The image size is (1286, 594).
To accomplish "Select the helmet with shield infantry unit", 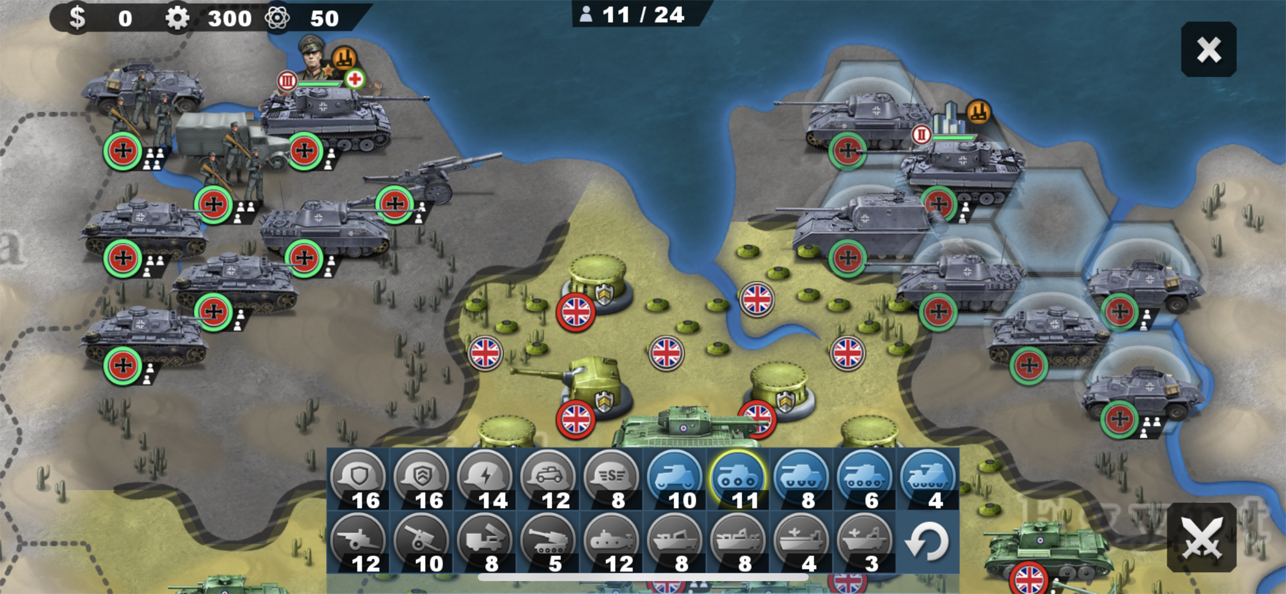I will (358, 478).
